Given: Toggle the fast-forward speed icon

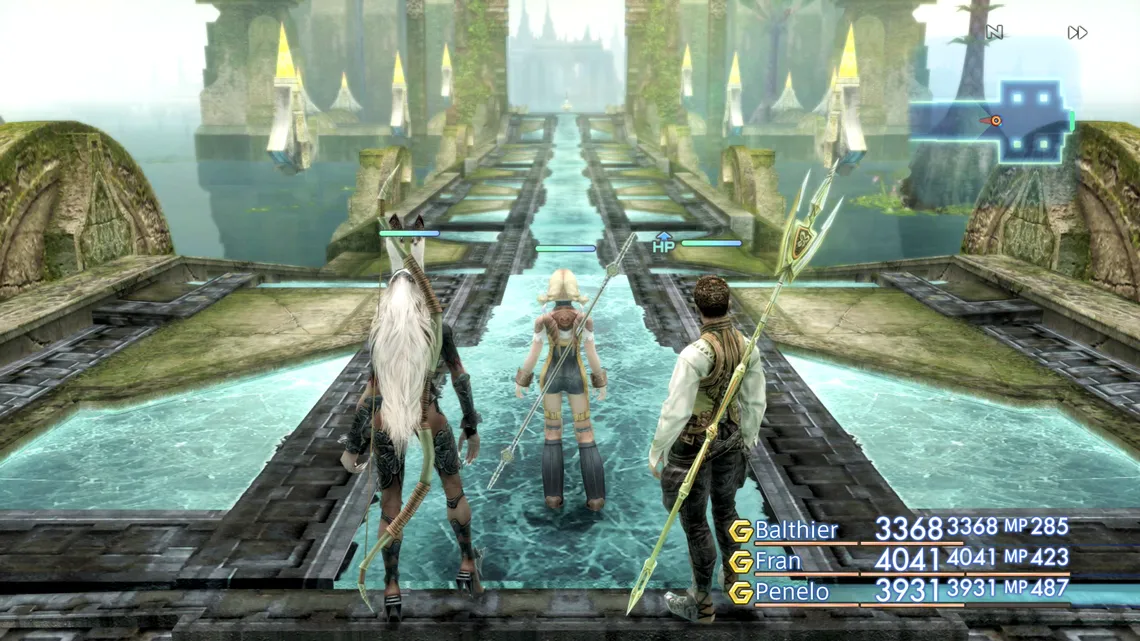Looking at the screenshot, I should point(1076,33).
